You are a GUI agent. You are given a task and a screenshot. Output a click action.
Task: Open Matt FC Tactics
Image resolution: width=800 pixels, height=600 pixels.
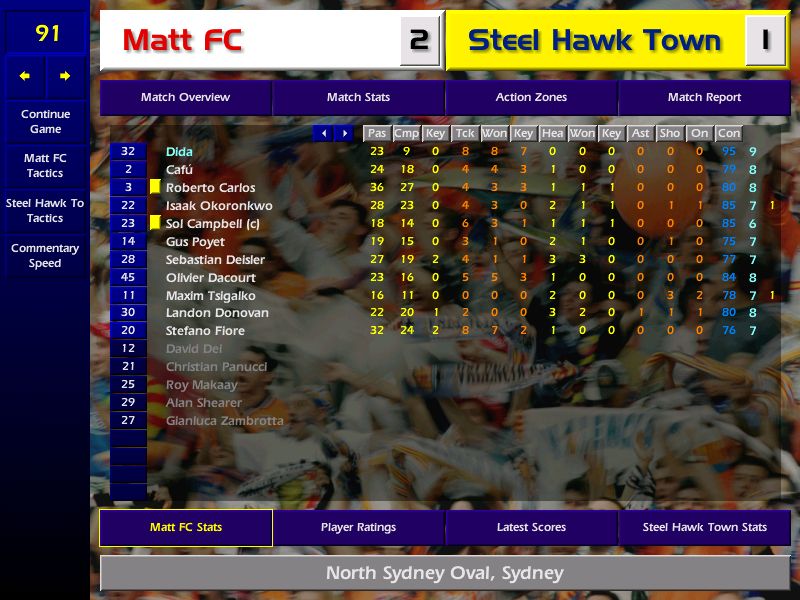pyautogui.click(x=45, y=166)
